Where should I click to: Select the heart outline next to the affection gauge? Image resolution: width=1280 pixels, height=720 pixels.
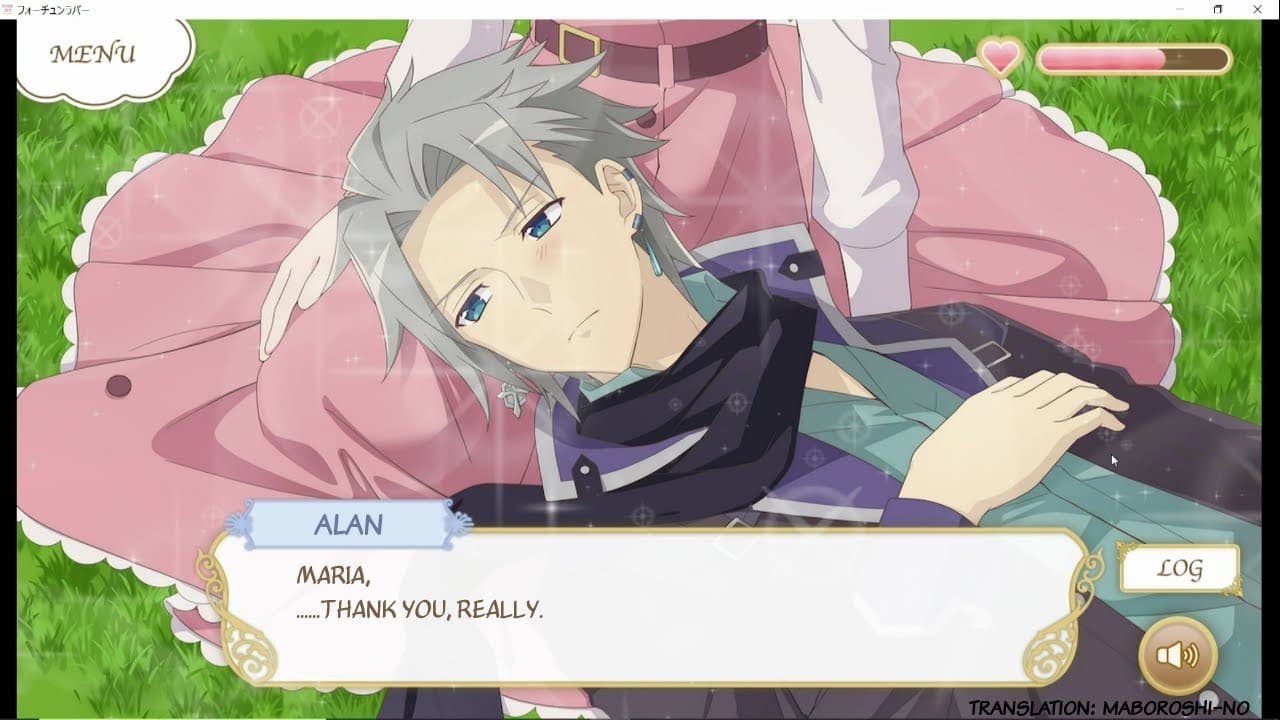coord(999,57)
